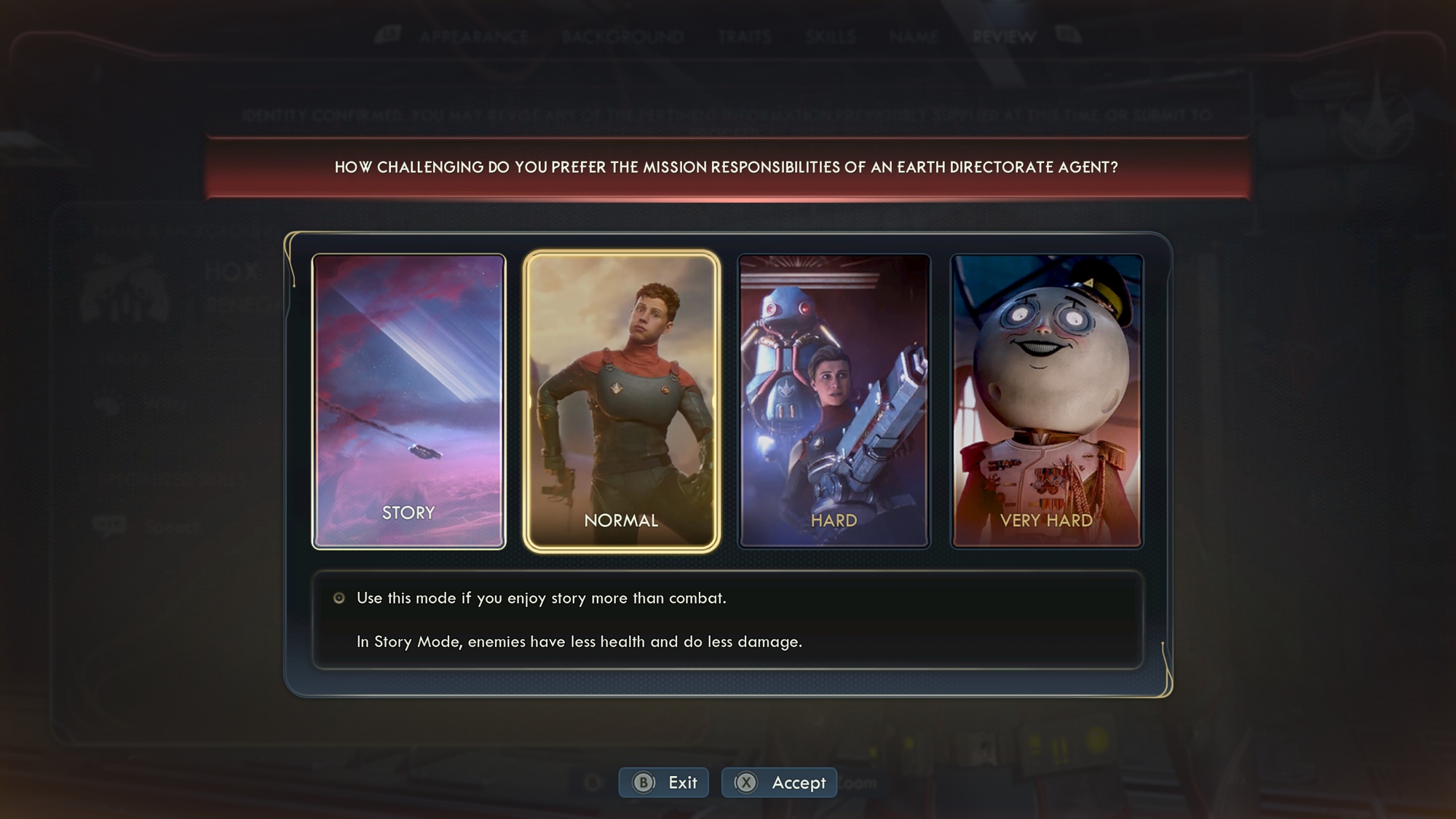Choose the Story difficulty card

tap(408, 401)
